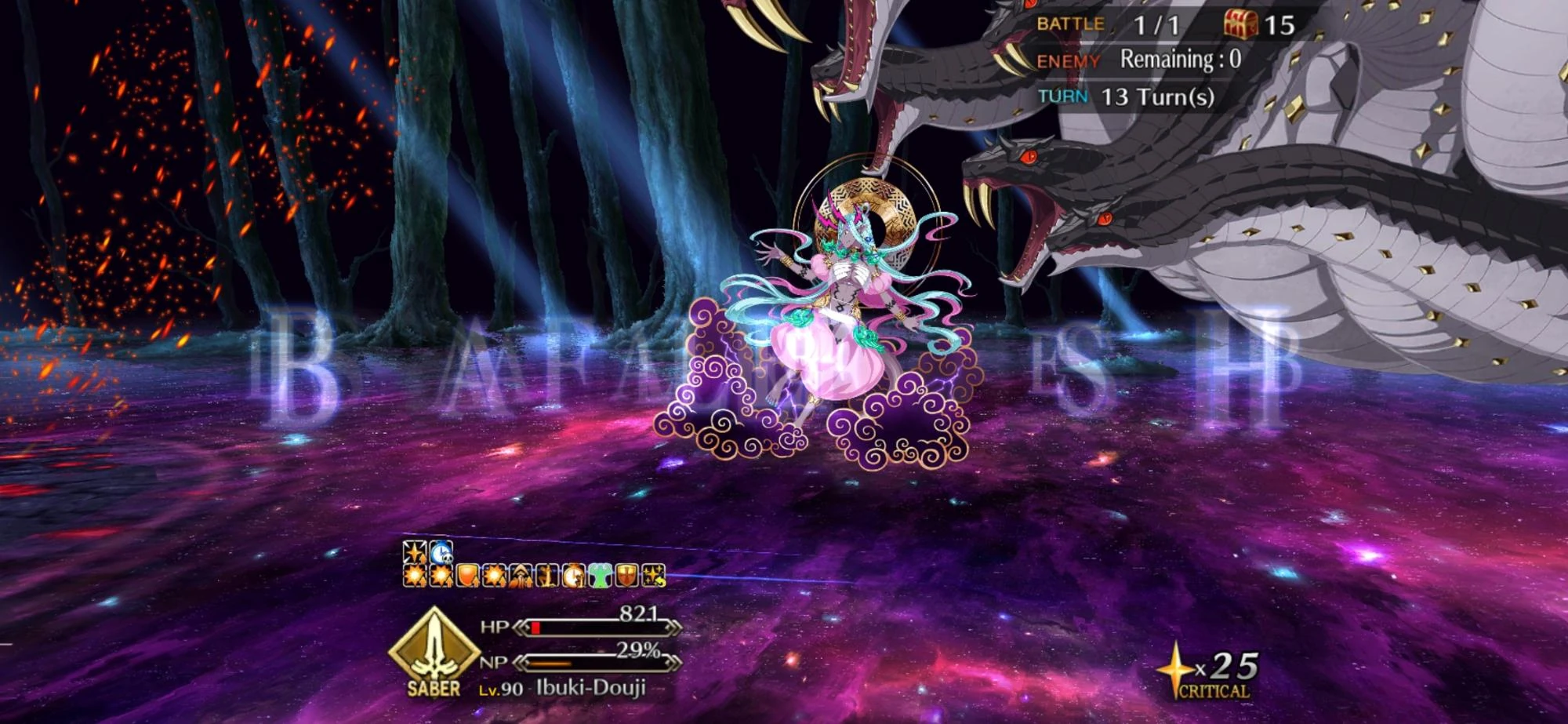The image size is (1568, 724).
Task: Click the BATTLE label at top right
Action: (1072, 22)
